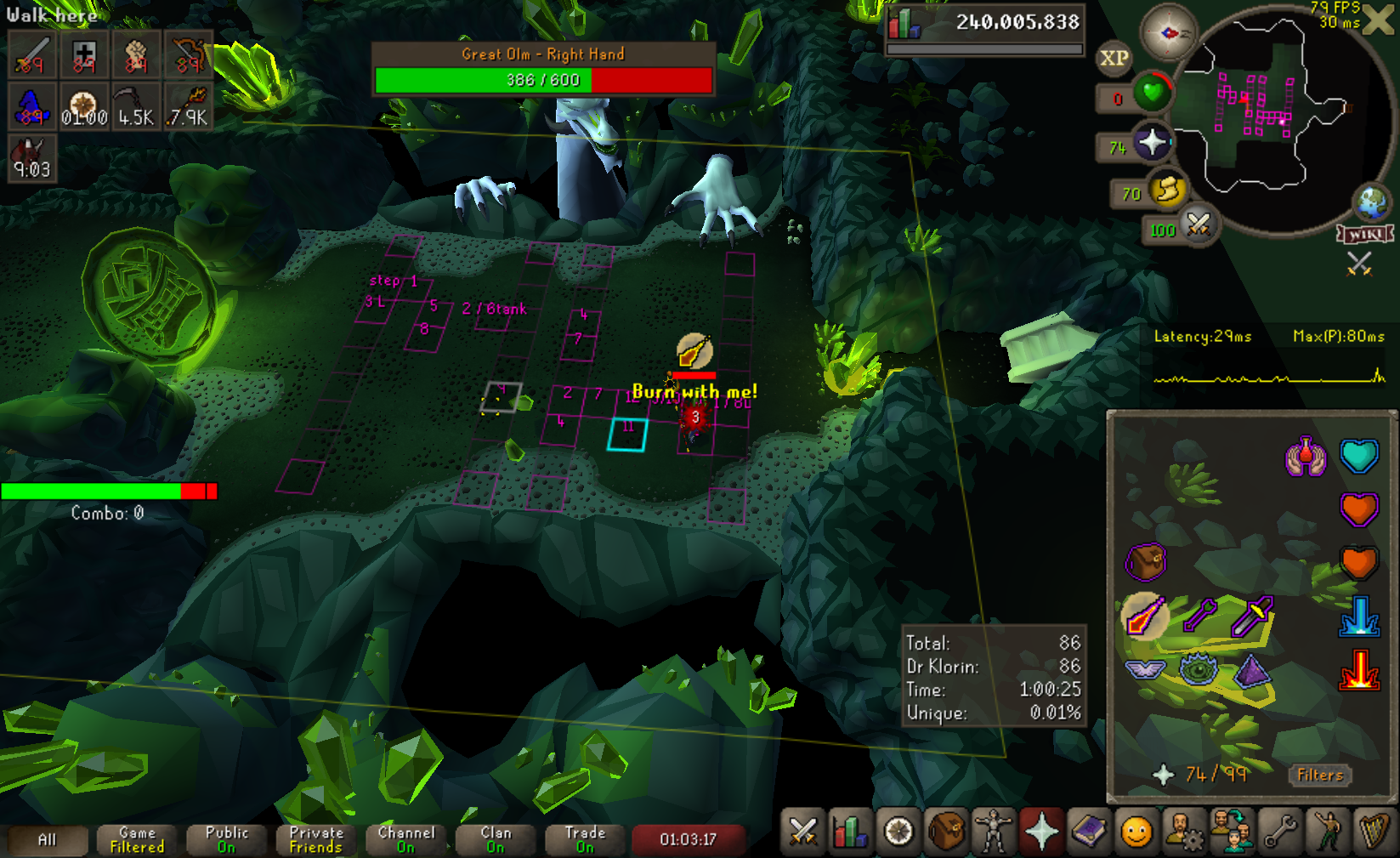Select the All chat tab
The height and width of the screenshot is (858, 1400).
(48, 840)
